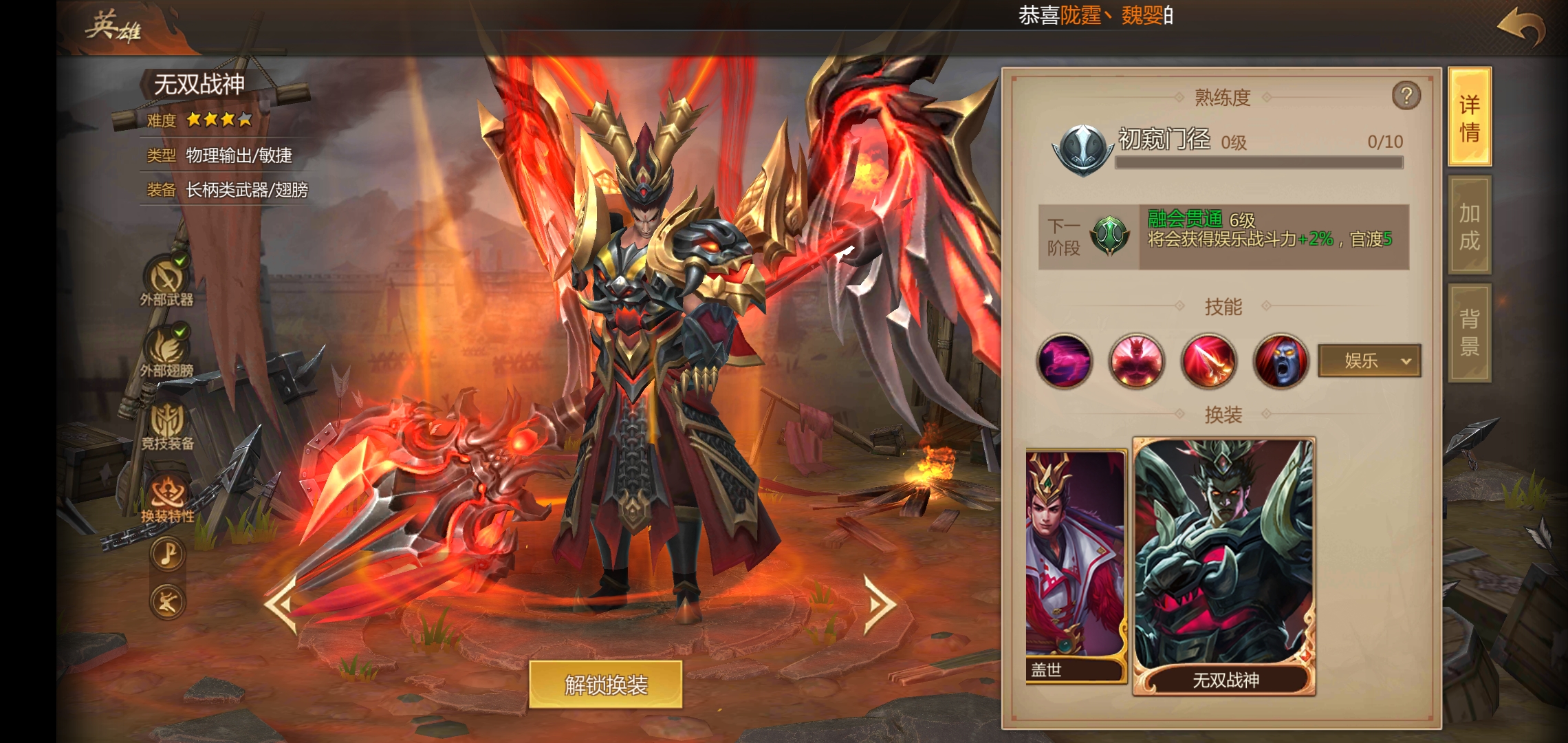The image size is (1568, 743).
Task: Open the 换装特性 skin traits icon
Action: [167, 497]
